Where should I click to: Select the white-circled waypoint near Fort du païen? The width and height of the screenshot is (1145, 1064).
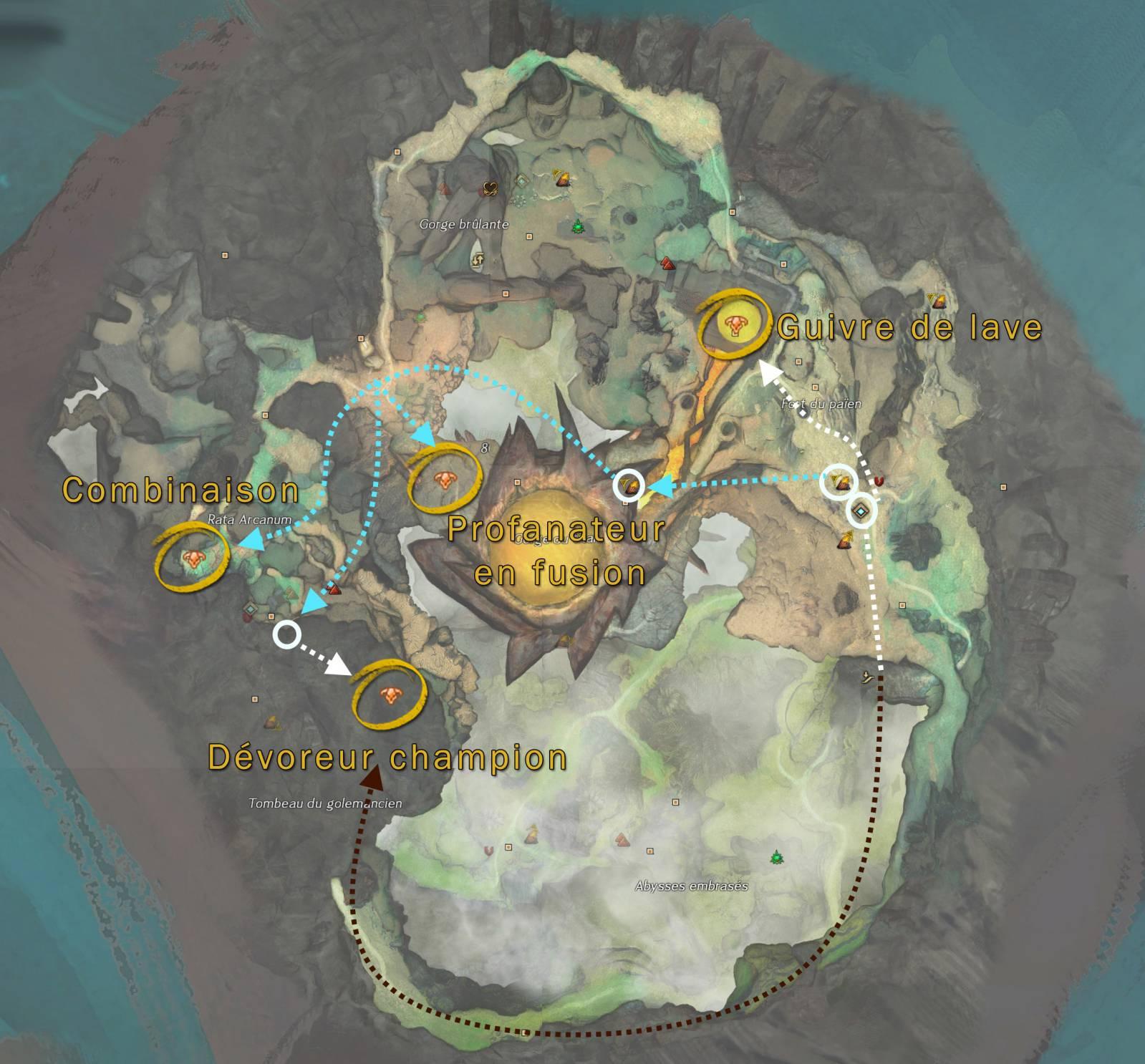tap(861, 511)
